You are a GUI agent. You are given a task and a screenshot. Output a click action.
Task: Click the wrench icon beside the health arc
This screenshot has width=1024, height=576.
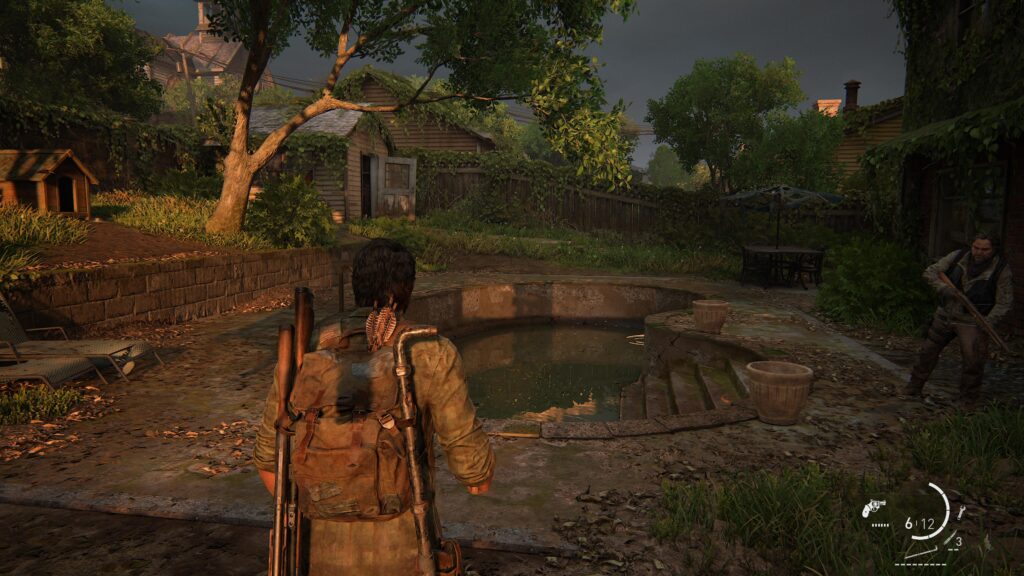[960, 512]
